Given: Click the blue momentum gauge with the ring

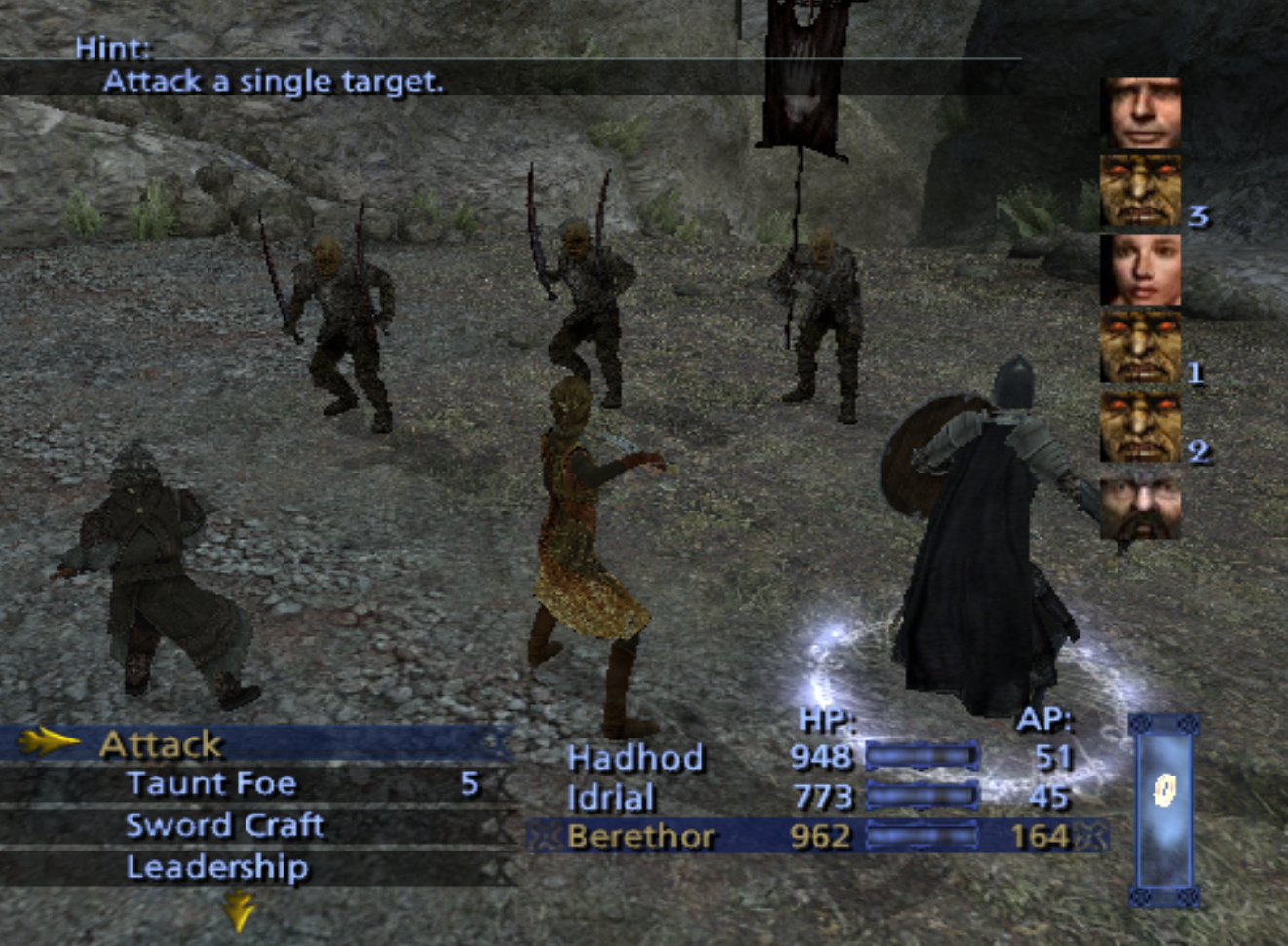Looking at the screenshot, I should coord(1163,811).
